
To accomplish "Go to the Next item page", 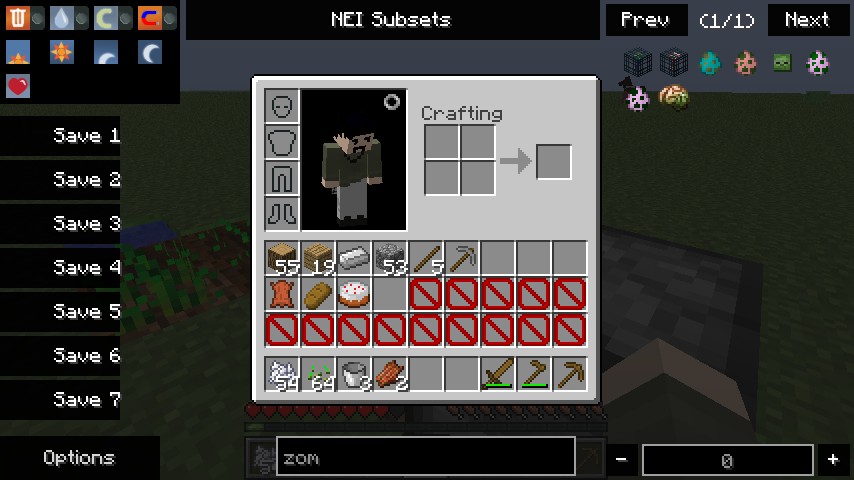I will pyautogui.click(x=807, y=20).
